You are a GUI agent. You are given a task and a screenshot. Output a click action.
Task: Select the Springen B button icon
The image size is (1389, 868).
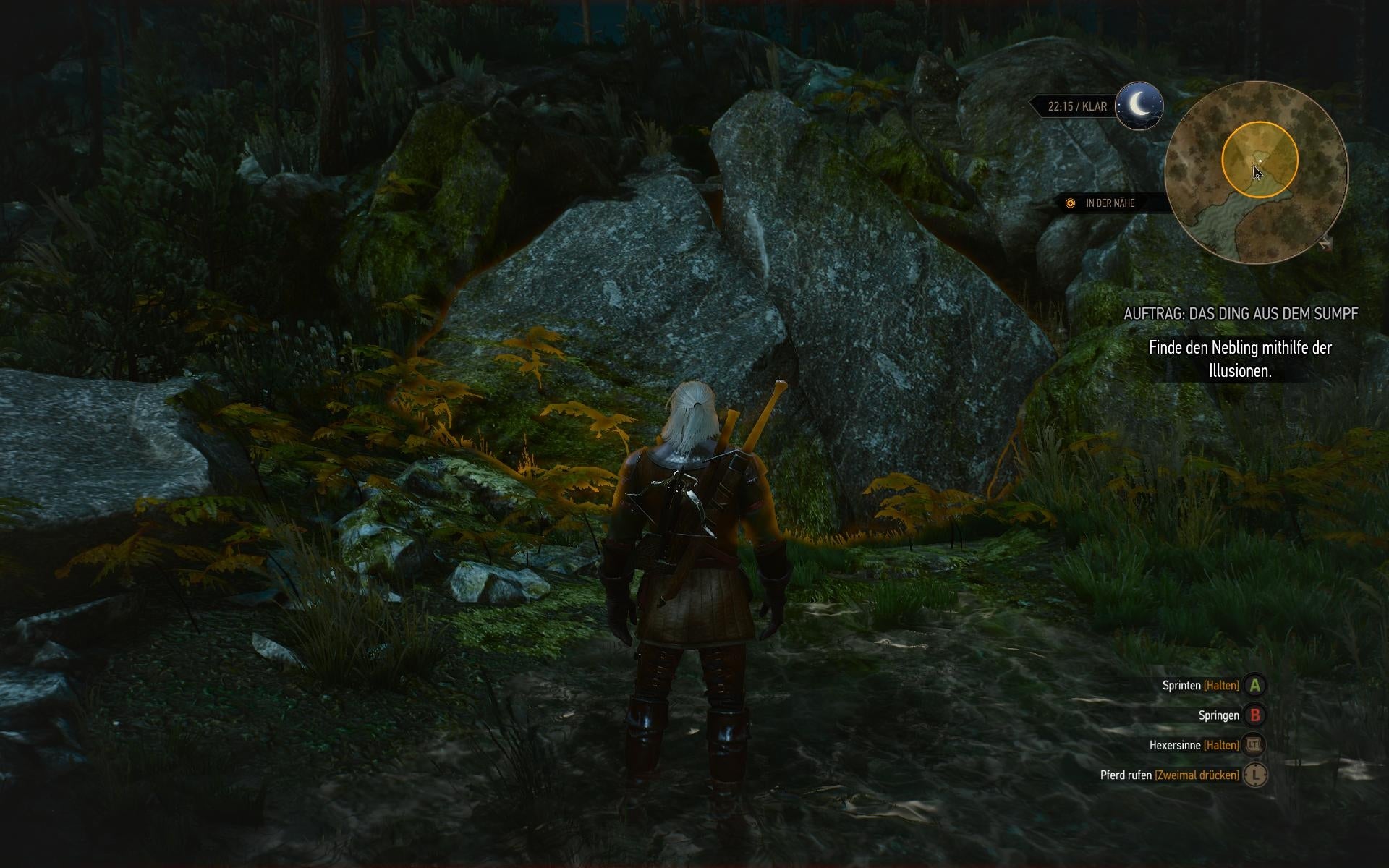pos(1254,713)
